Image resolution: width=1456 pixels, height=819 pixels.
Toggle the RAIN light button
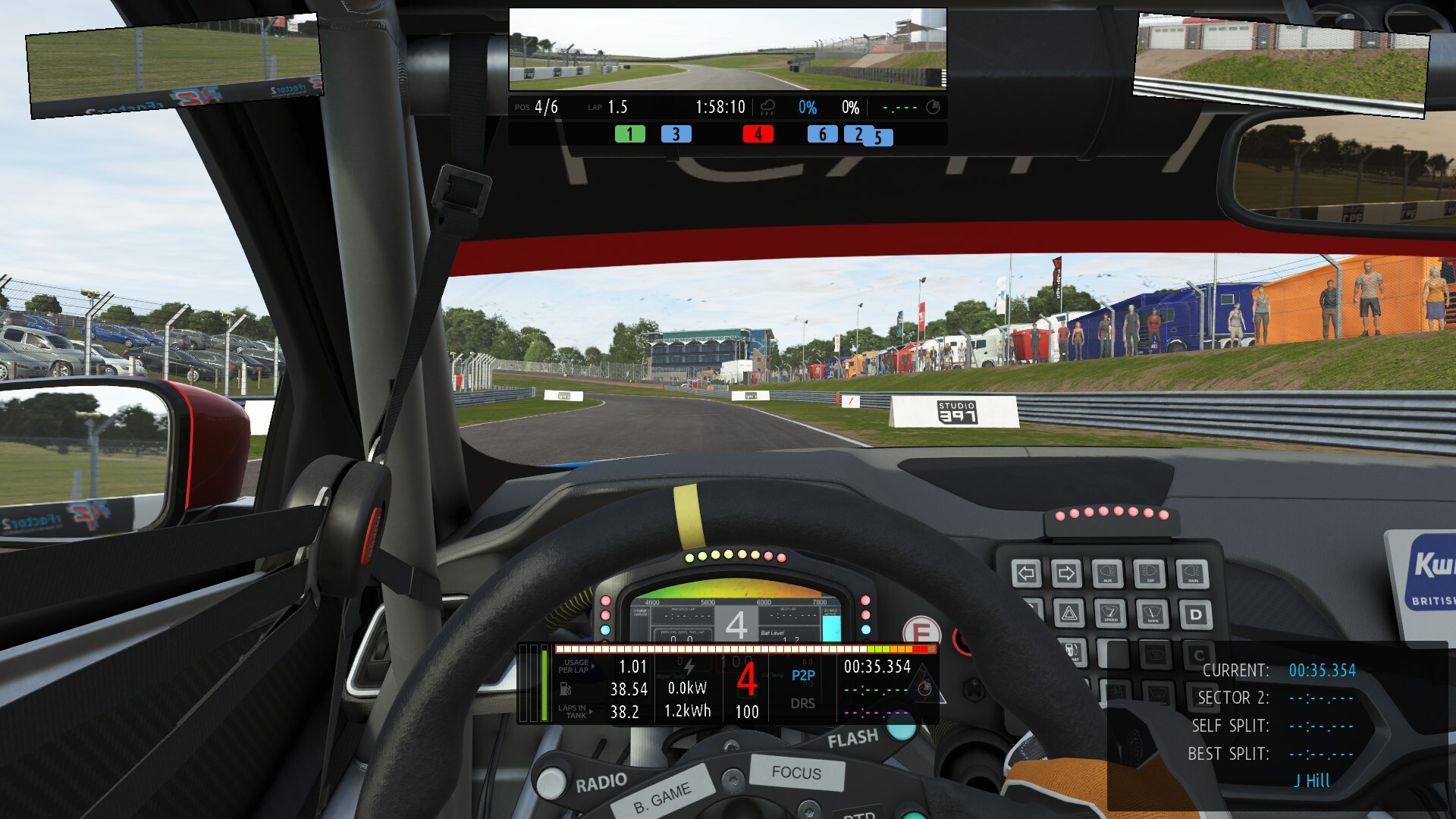[x=1192, y=573]
